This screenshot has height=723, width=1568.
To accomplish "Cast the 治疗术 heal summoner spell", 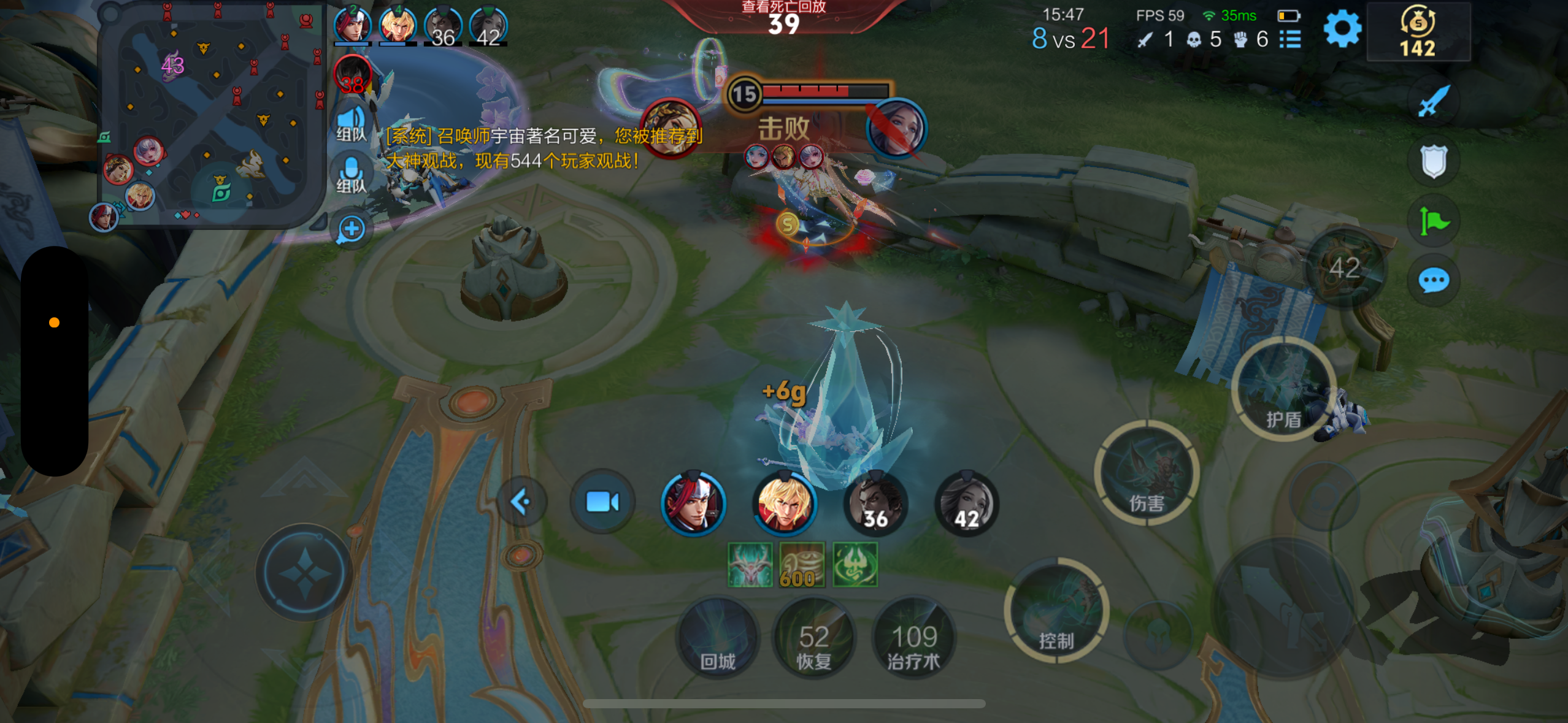I will coord(913,638).
